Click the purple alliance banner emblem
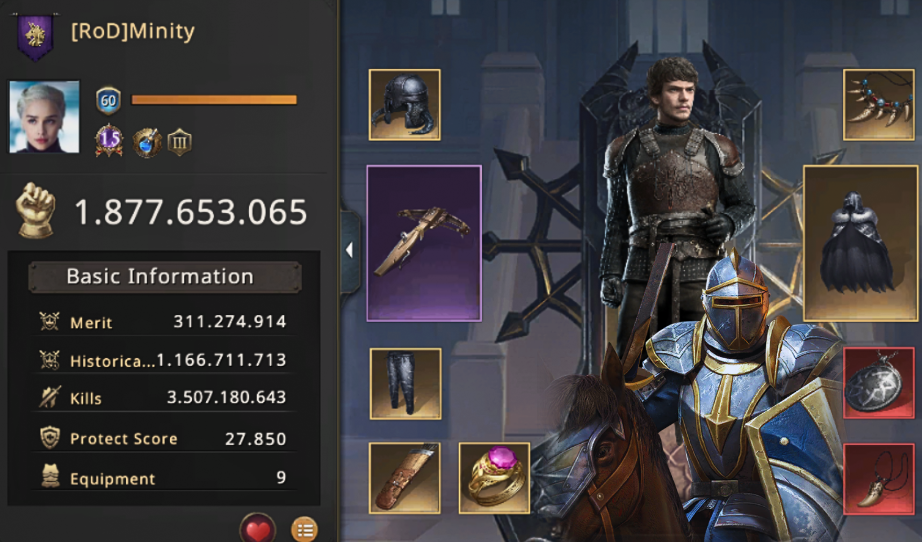 point(36,33)
